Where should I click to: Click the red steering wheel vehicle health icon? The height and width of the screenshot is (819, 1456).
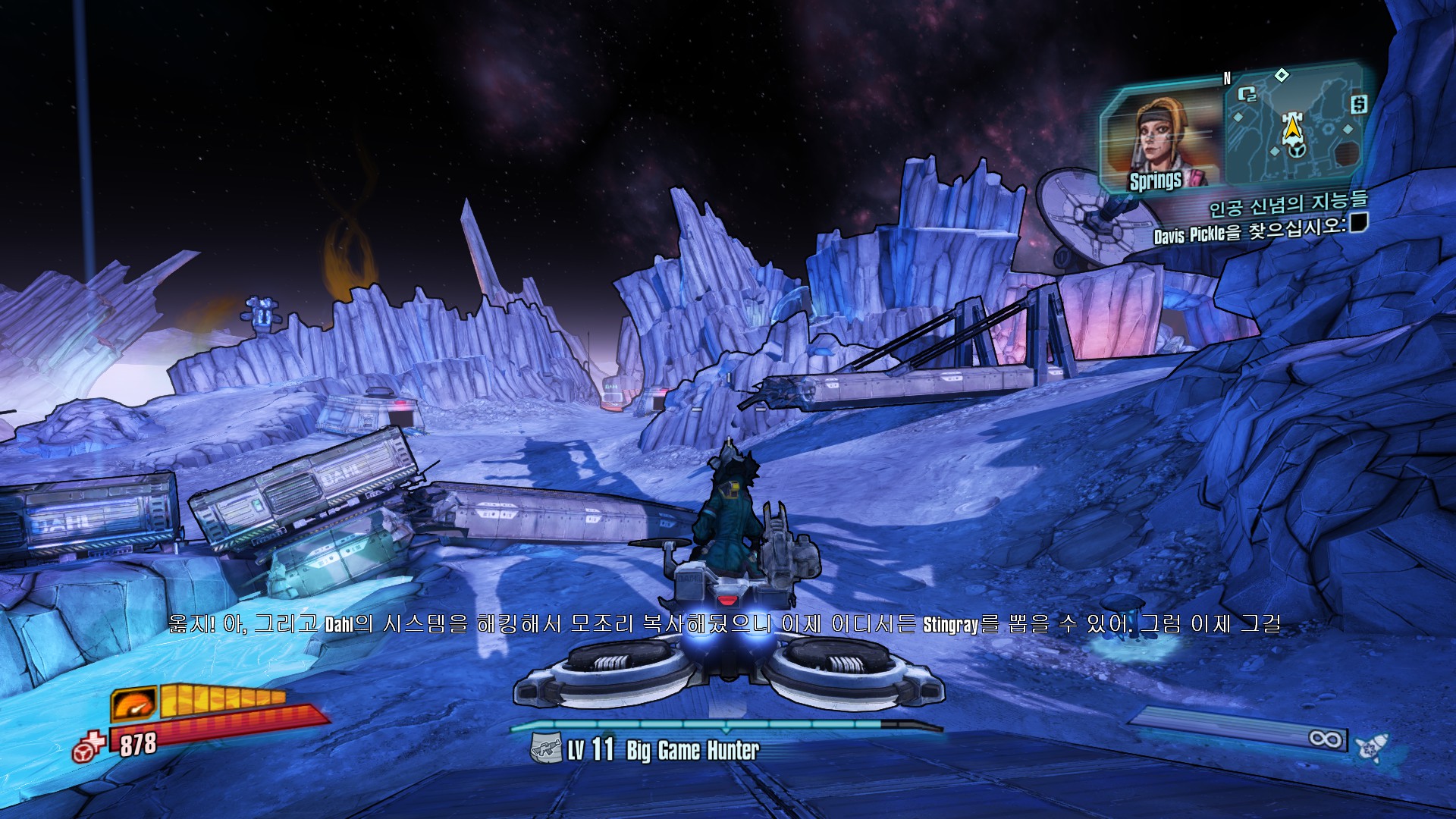coord(88,748)
